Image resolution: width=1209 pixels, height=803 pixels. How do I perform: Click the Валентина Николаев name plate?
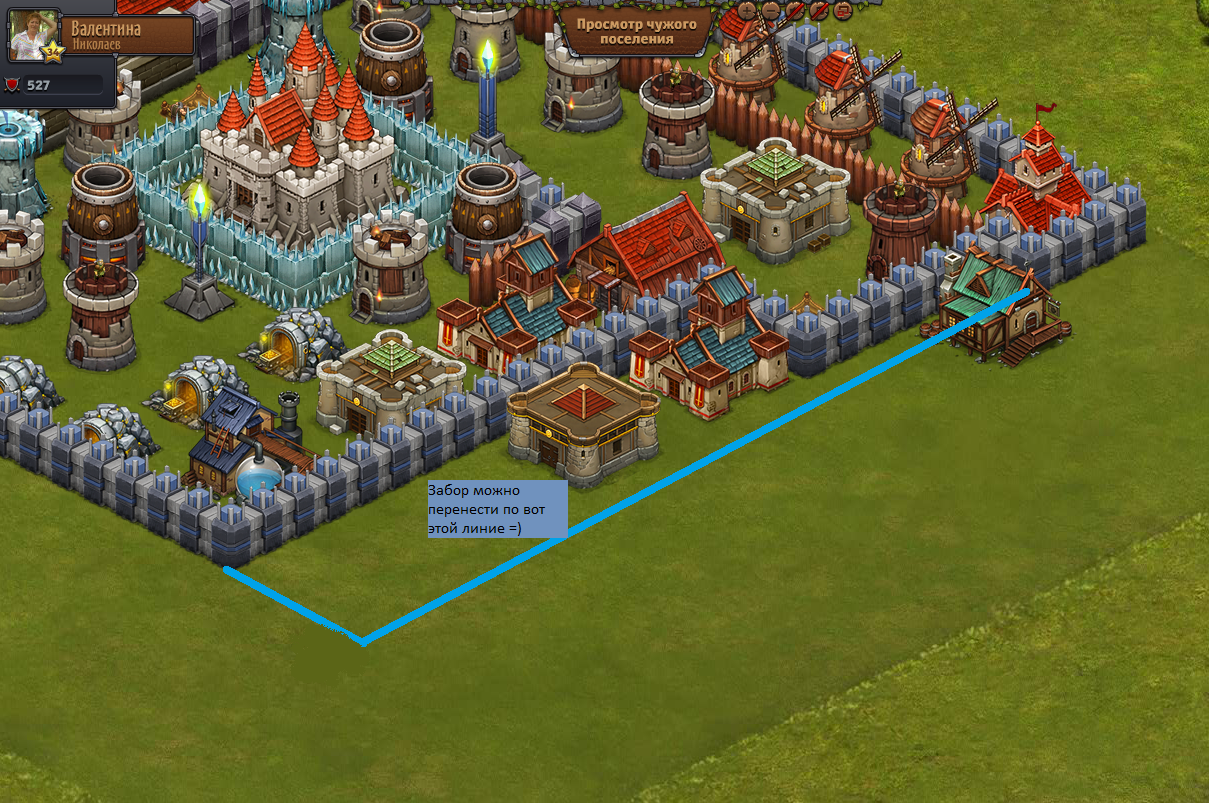coord(128,35)
